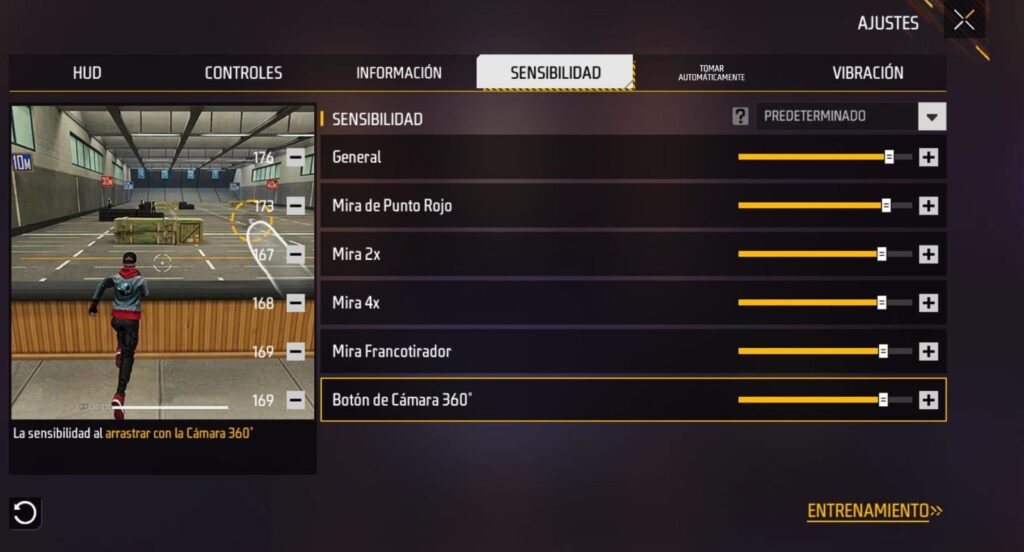The width and height of the screenshot is (1024, 552).
Task: Open the Predeterminado preset dropdown
Action: tap(931, 116)
